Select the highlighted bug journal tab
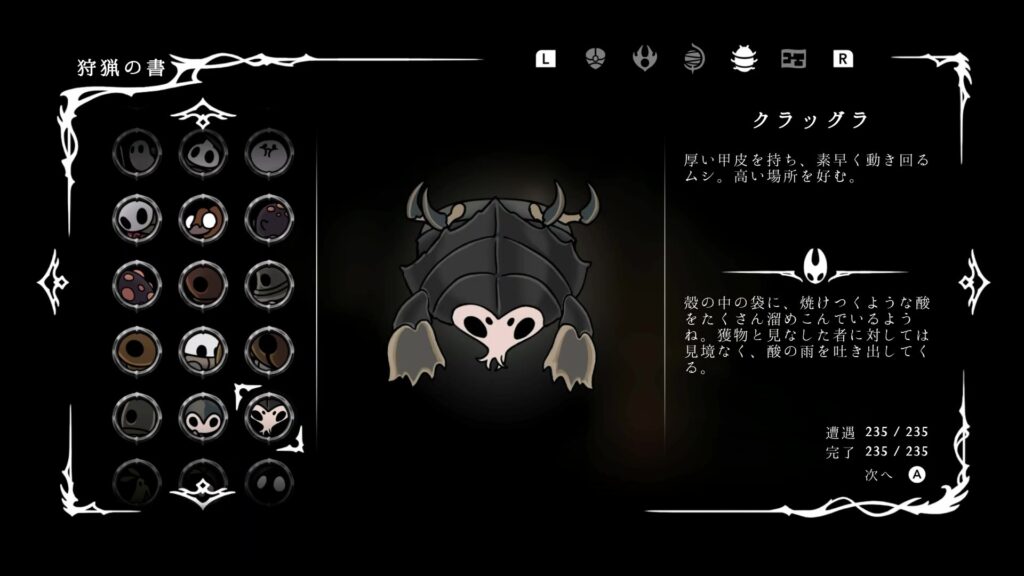This screenshot has width=1024, height=576. (x=743, y=58)
